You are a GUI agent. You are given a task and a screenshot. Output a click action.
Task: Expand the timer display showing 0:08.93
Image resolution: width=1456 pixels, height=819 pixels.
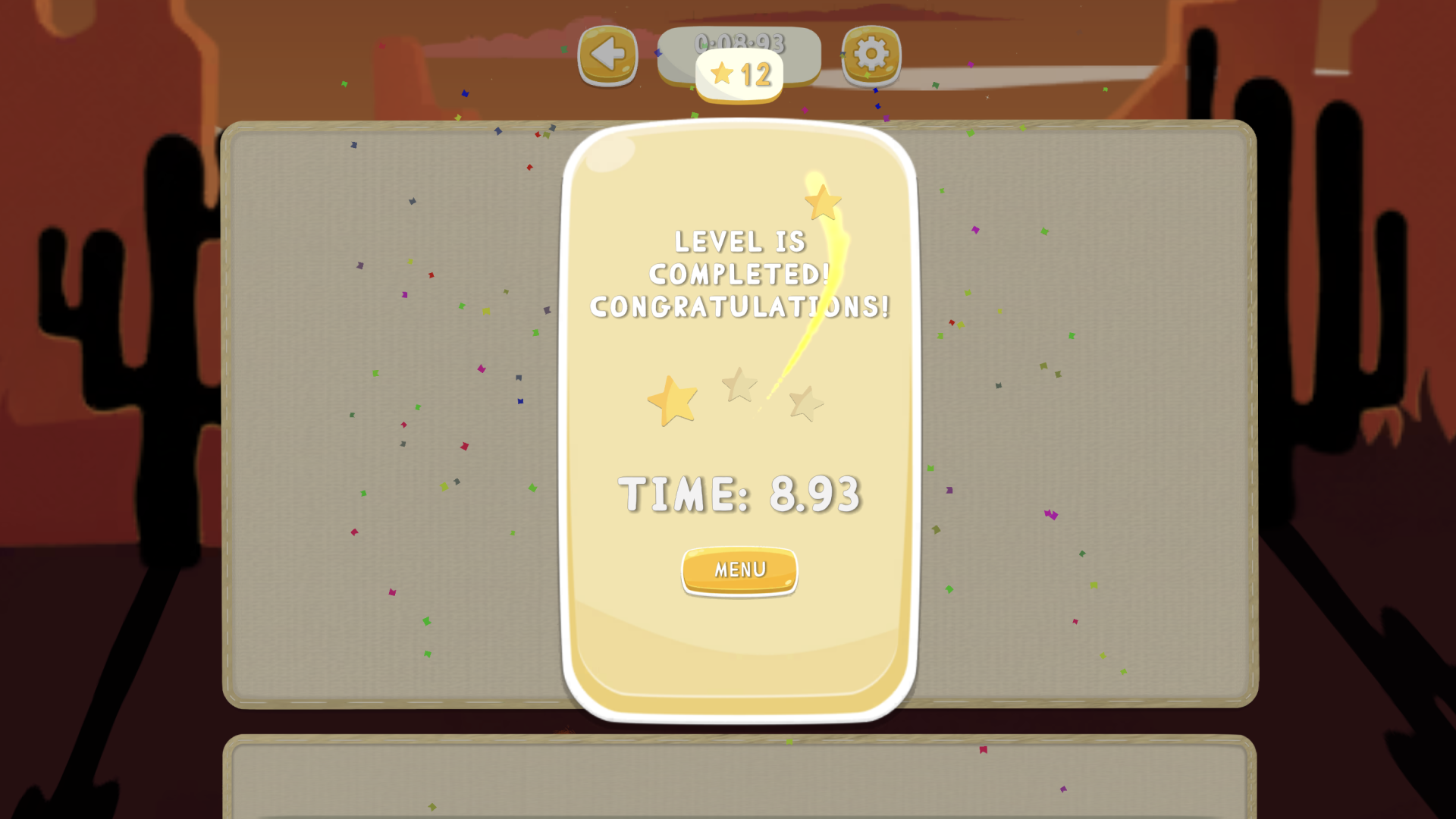739,43
